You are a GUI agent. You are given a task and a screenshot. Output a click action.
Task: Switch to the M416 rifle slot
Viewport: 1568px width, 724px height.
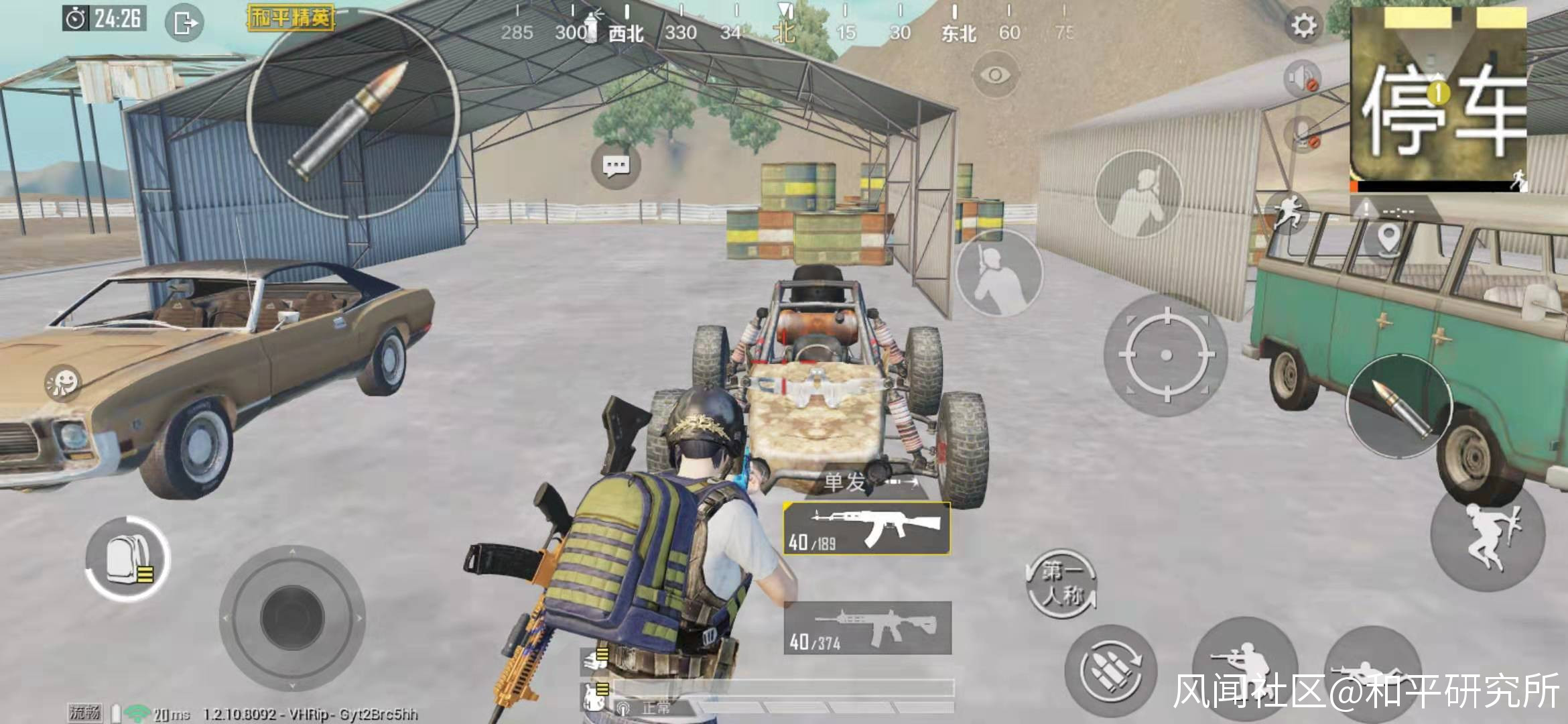[867, 628]
